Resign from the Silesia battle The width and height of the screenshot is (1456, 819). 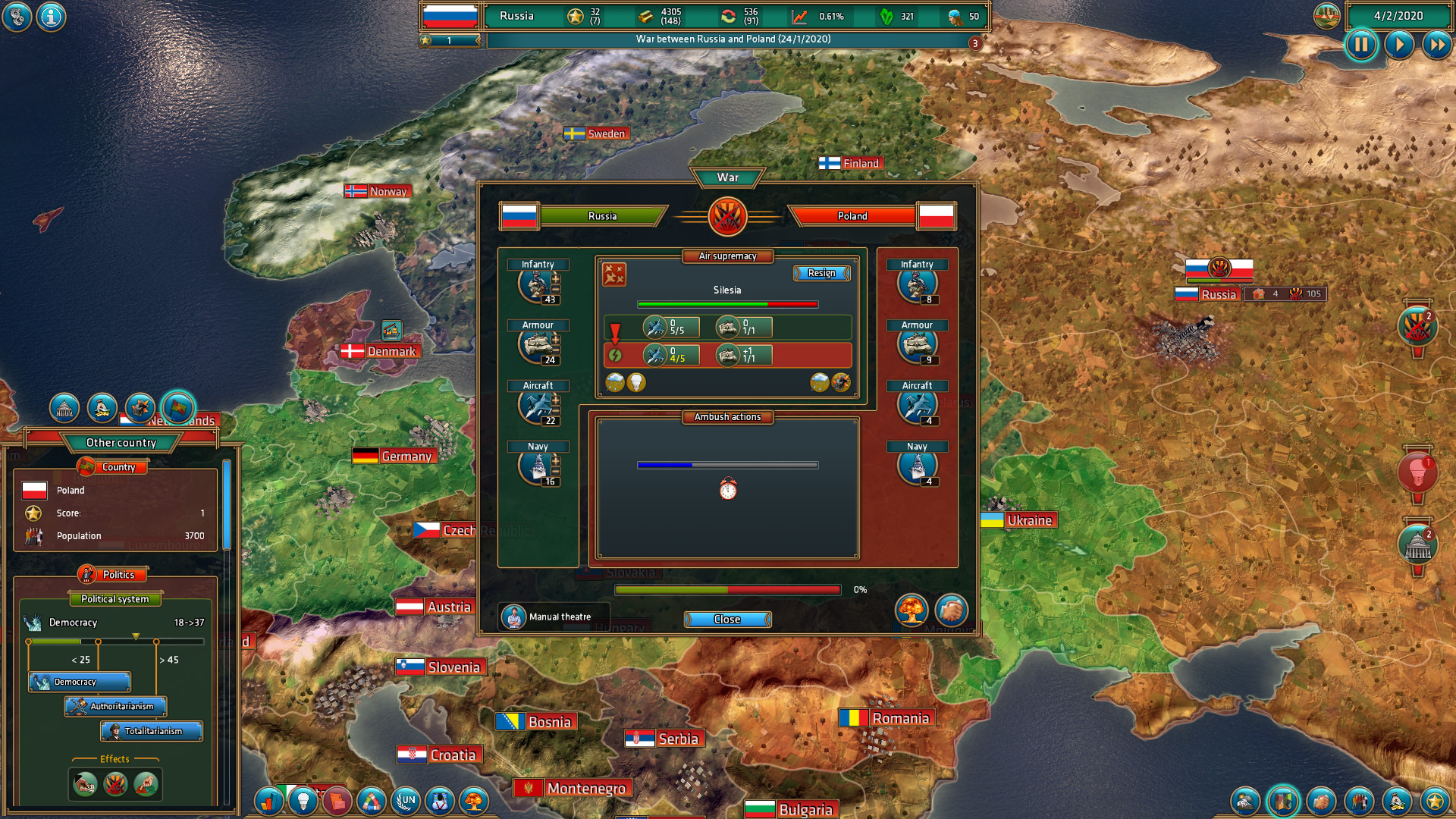tap(821, 273)
